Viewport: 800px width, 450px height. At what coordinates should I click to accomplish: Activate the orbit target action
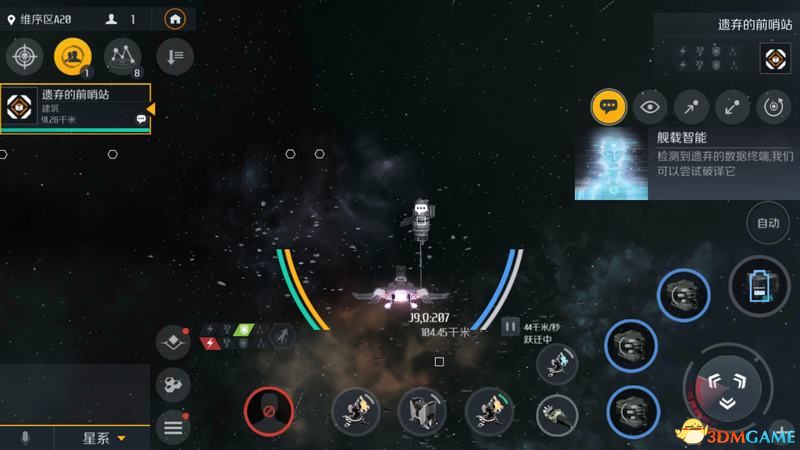pyautogui.click(x=774, y=106)
